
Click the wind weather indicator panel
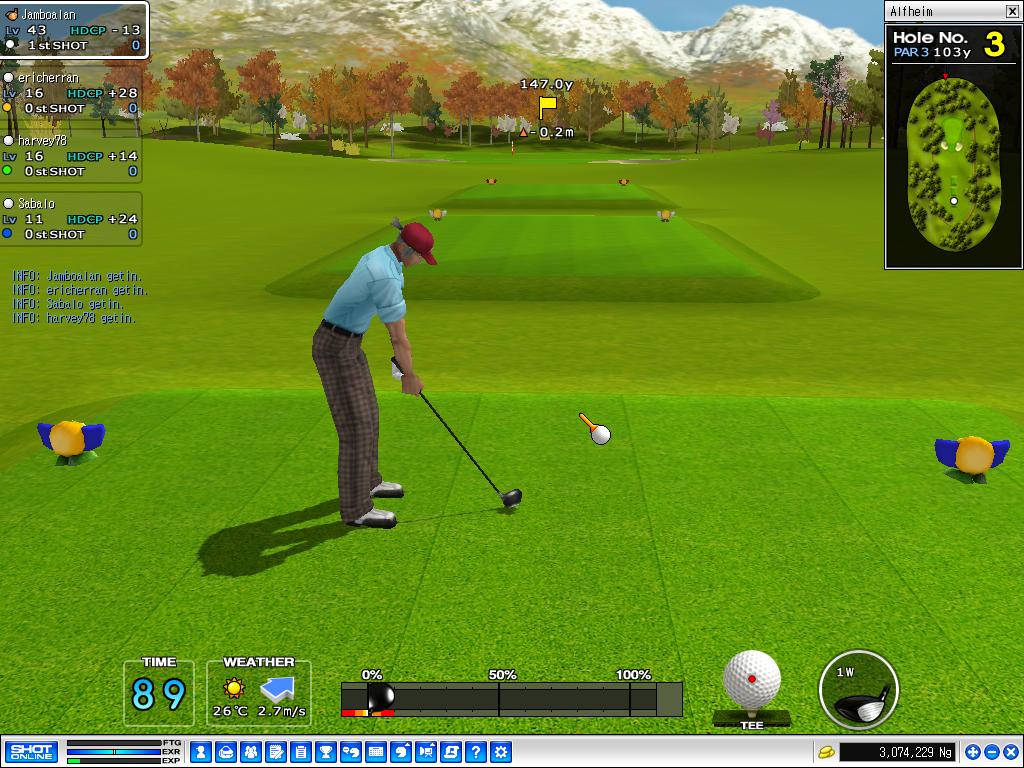[259, 693]
